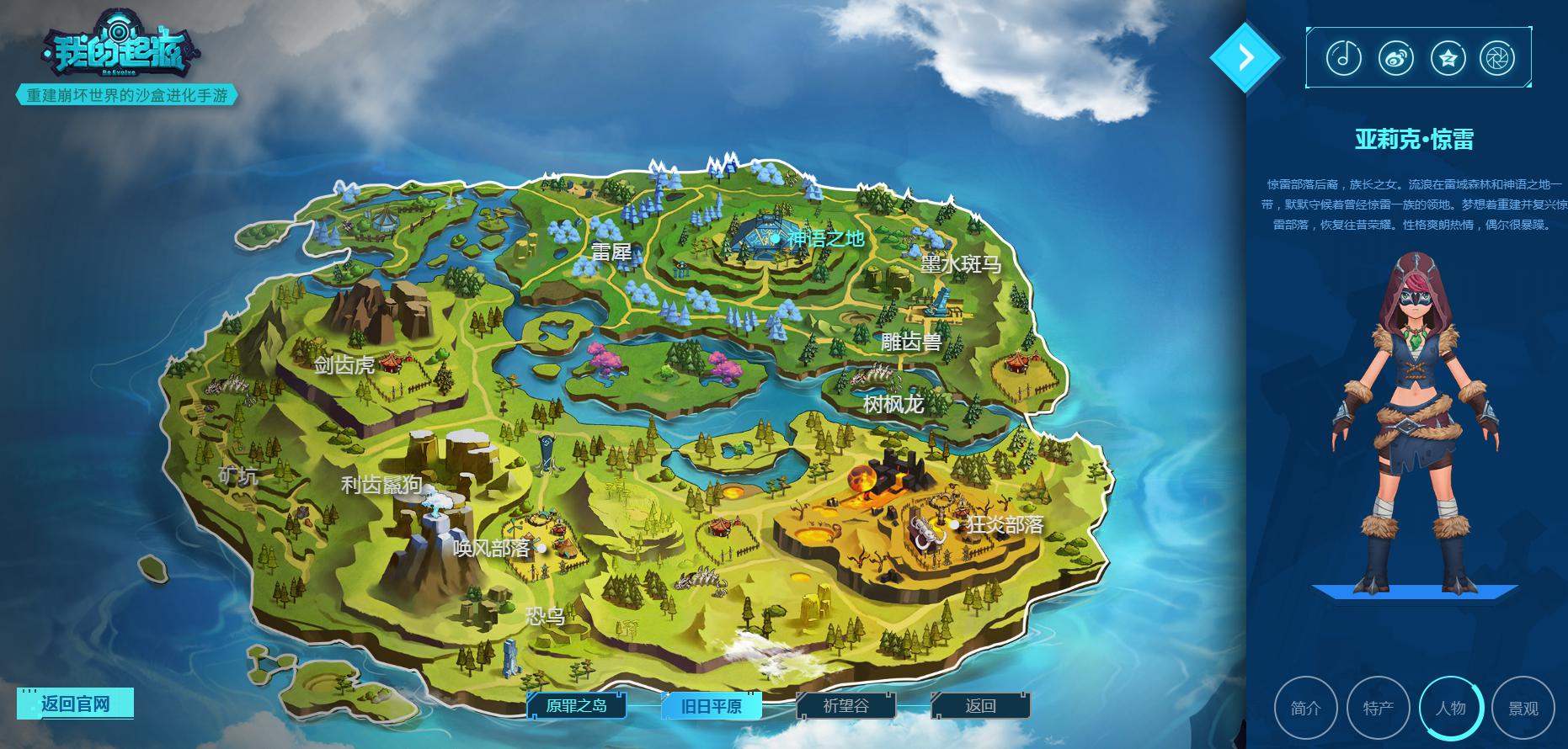Click the 返回 button
Image resolution: width=1568 pixels, height=749 pixels.
click(980, 706)
